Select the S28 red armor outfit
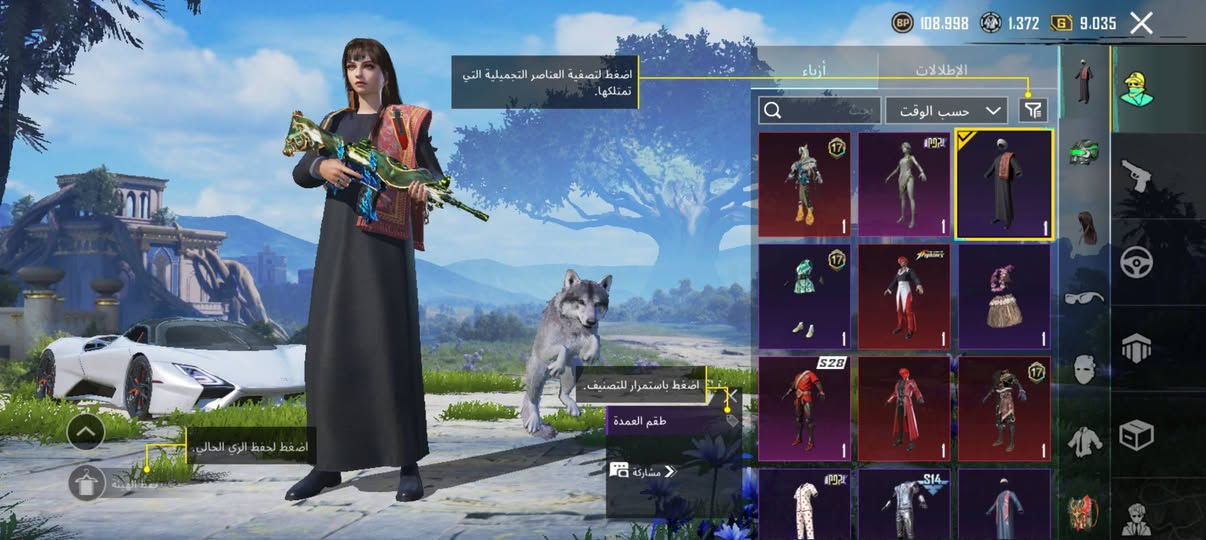This screenshot has height=540, width=1206. click(804, 409)
